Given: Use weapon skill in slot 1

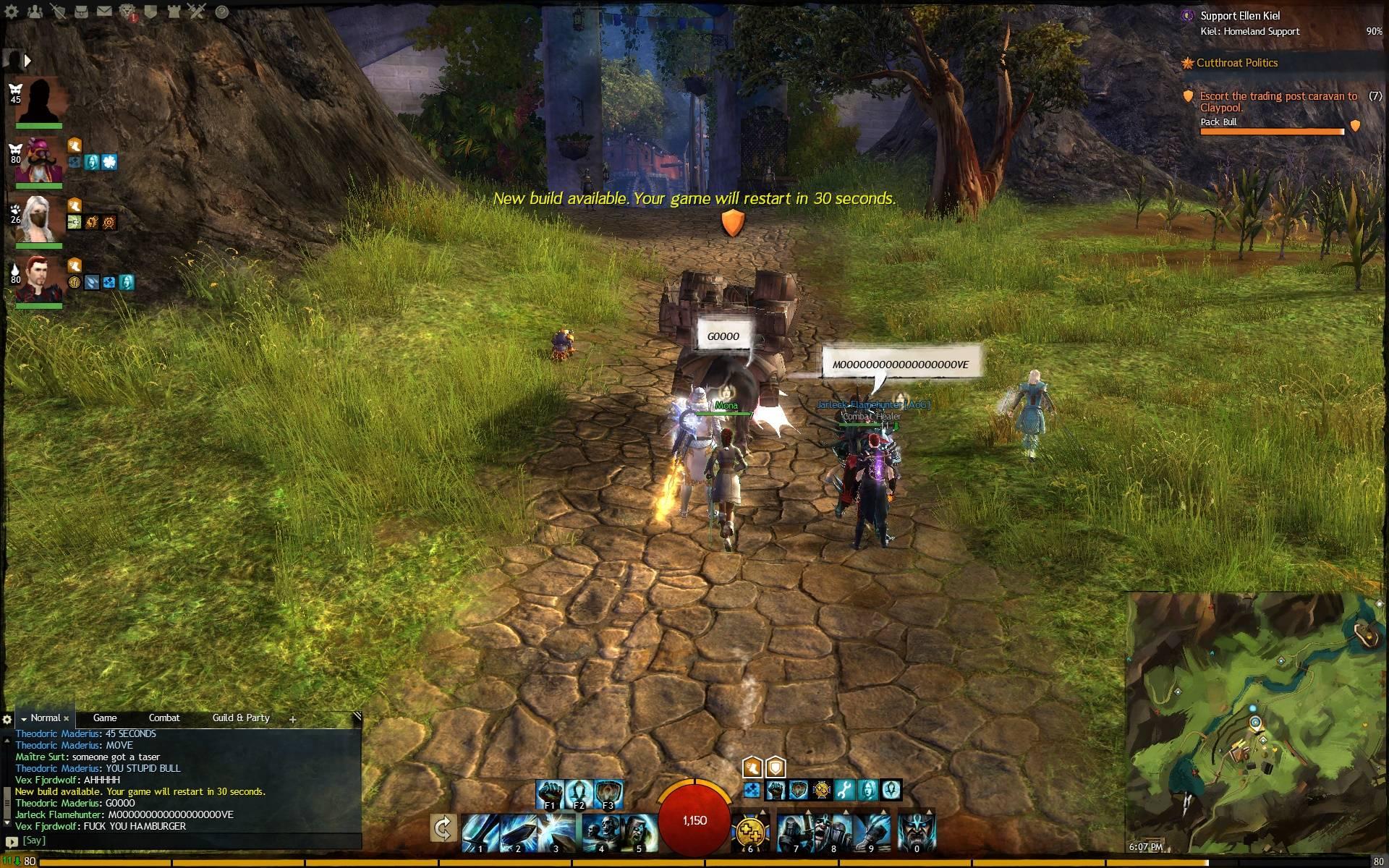Looking at the screenshot, I should pos(480,833).
